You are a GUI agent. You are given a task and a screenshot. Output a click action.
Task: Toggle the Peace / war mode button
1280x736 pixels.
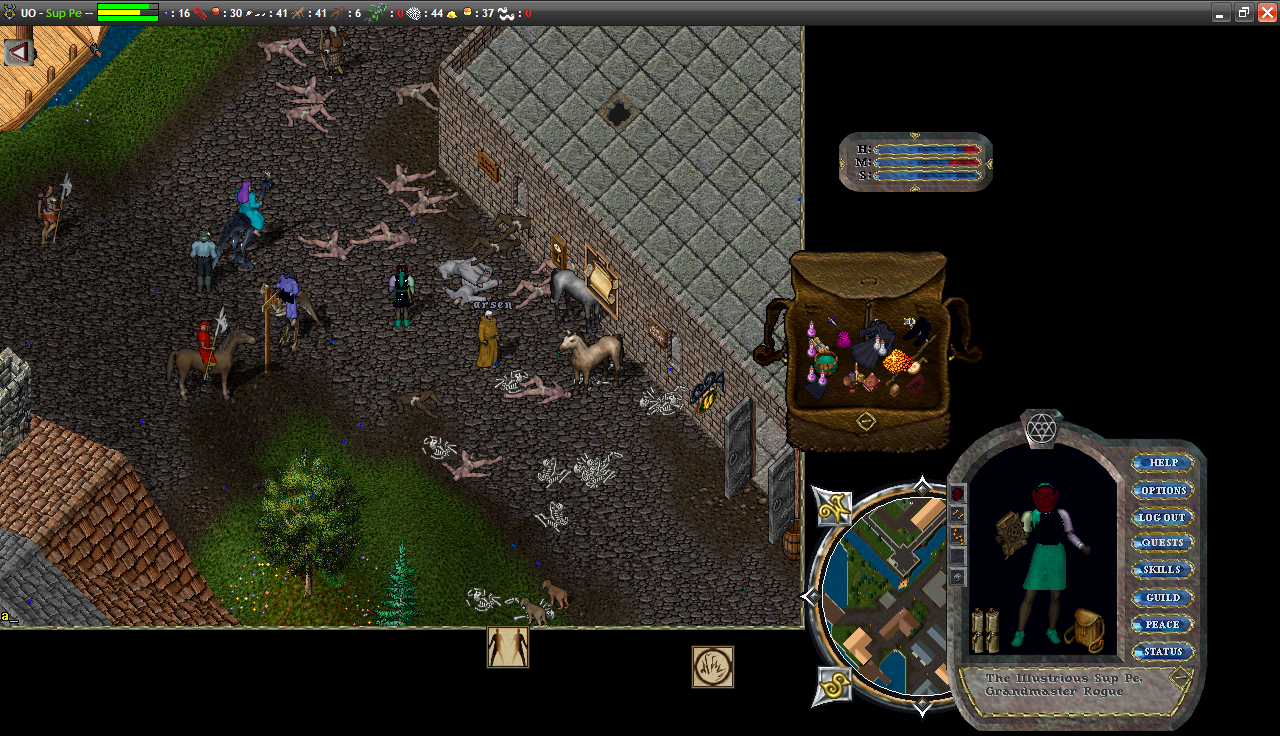[x=1163, y=624]
